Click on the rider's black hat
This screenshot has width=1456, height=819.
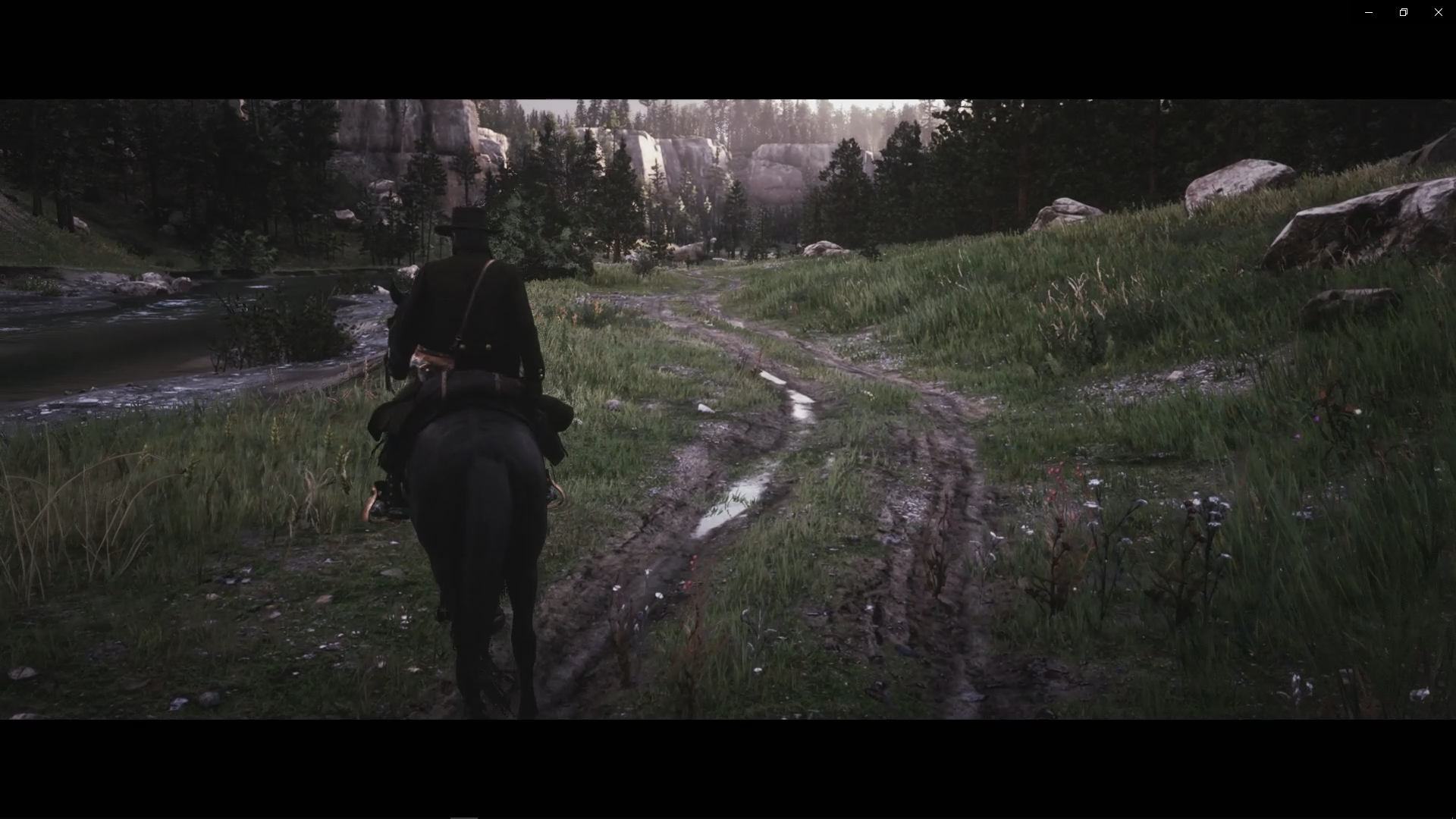pos(465,222)
